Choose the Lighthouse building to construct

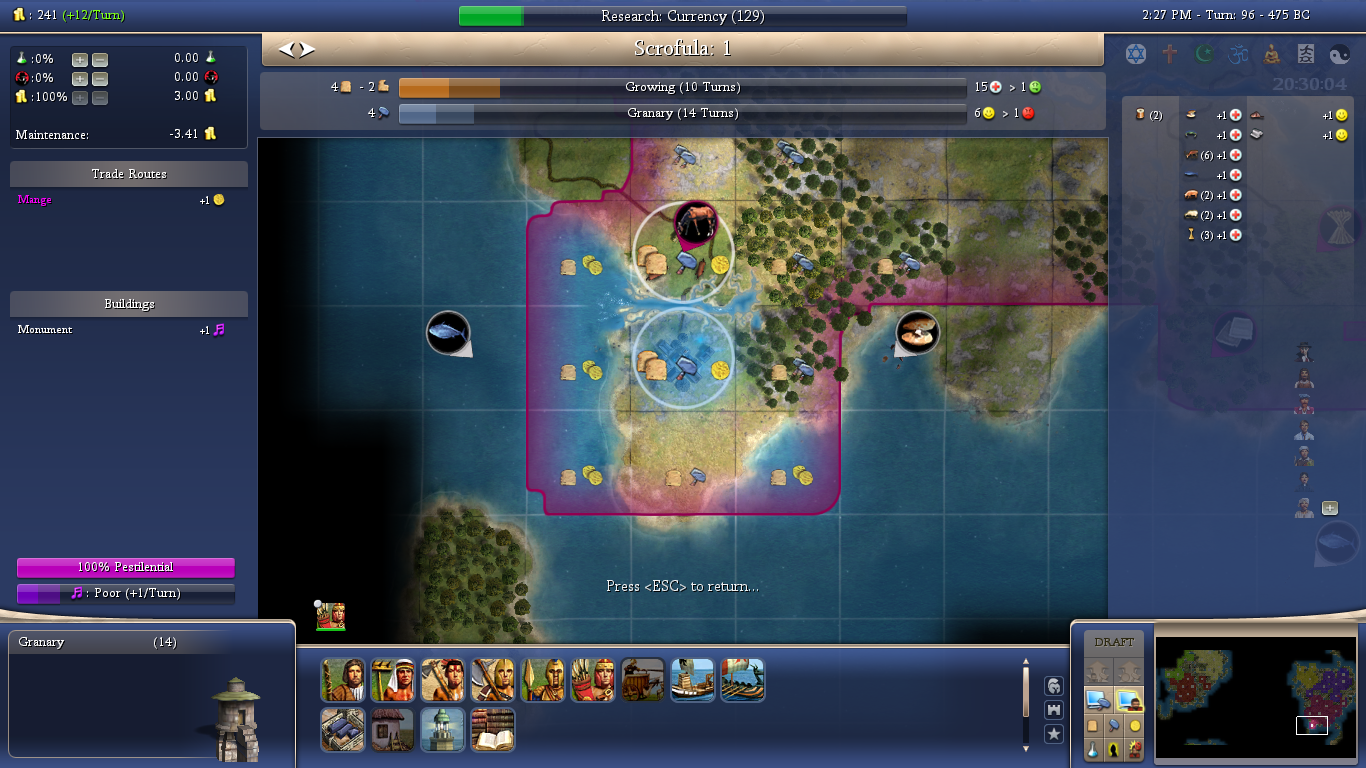pos(442,730)
